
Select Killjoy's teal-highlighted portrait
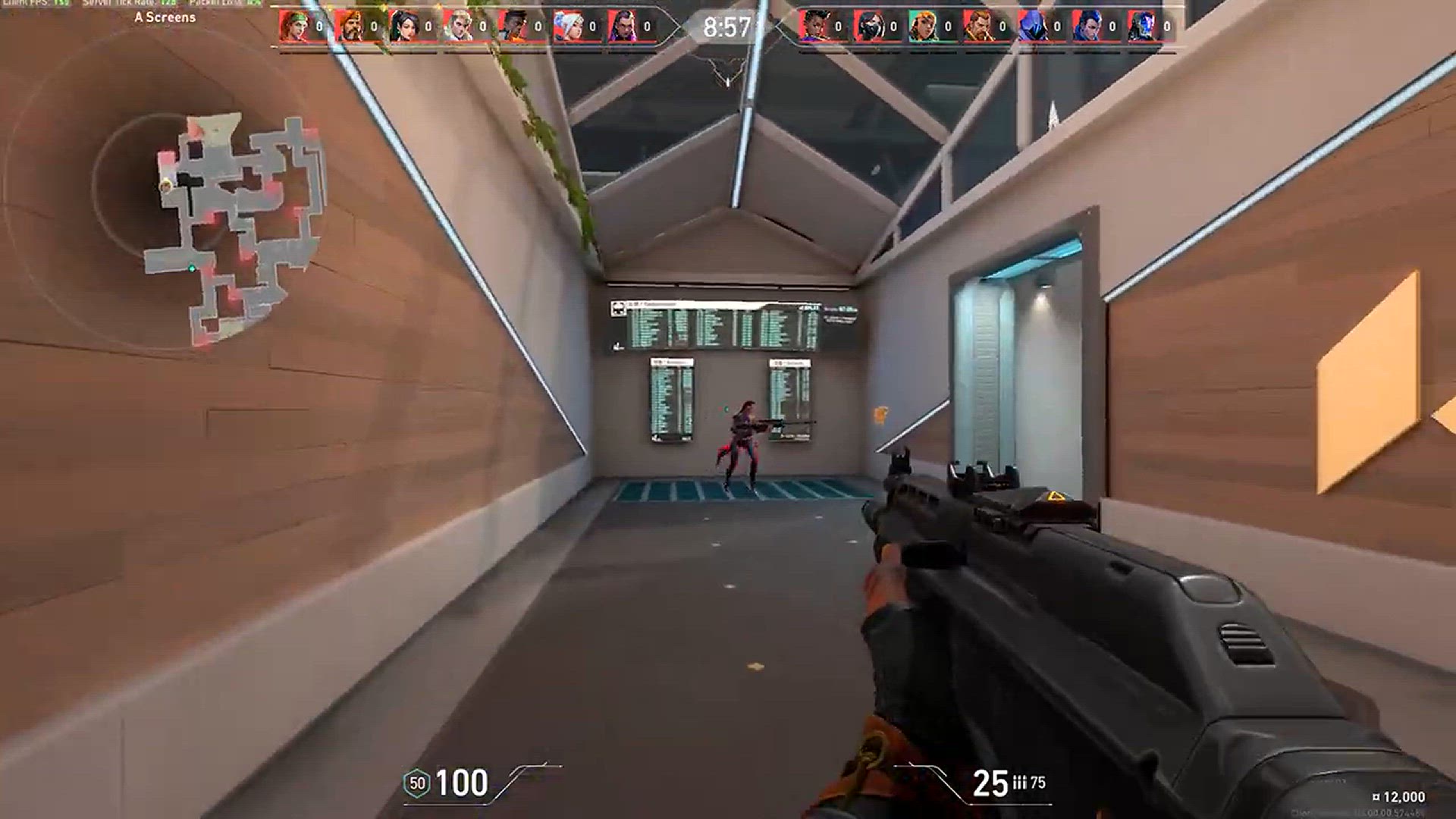coord(923,27)
